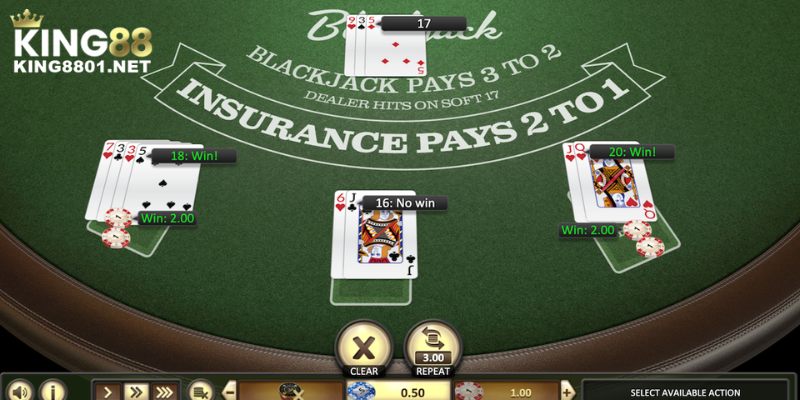Viewport: 800px width, 400px height.
Task: Click the chat toggle icon beside speed controls
Action: click(200, 391)
